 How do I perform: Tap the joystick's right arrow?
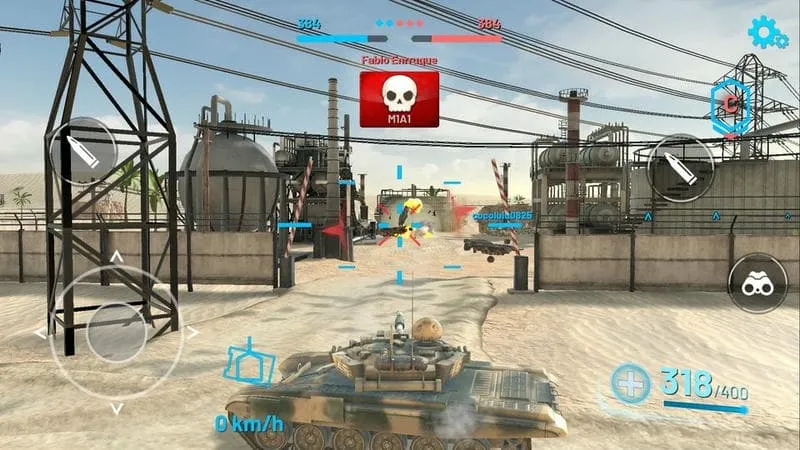click(x=193, y=332)
